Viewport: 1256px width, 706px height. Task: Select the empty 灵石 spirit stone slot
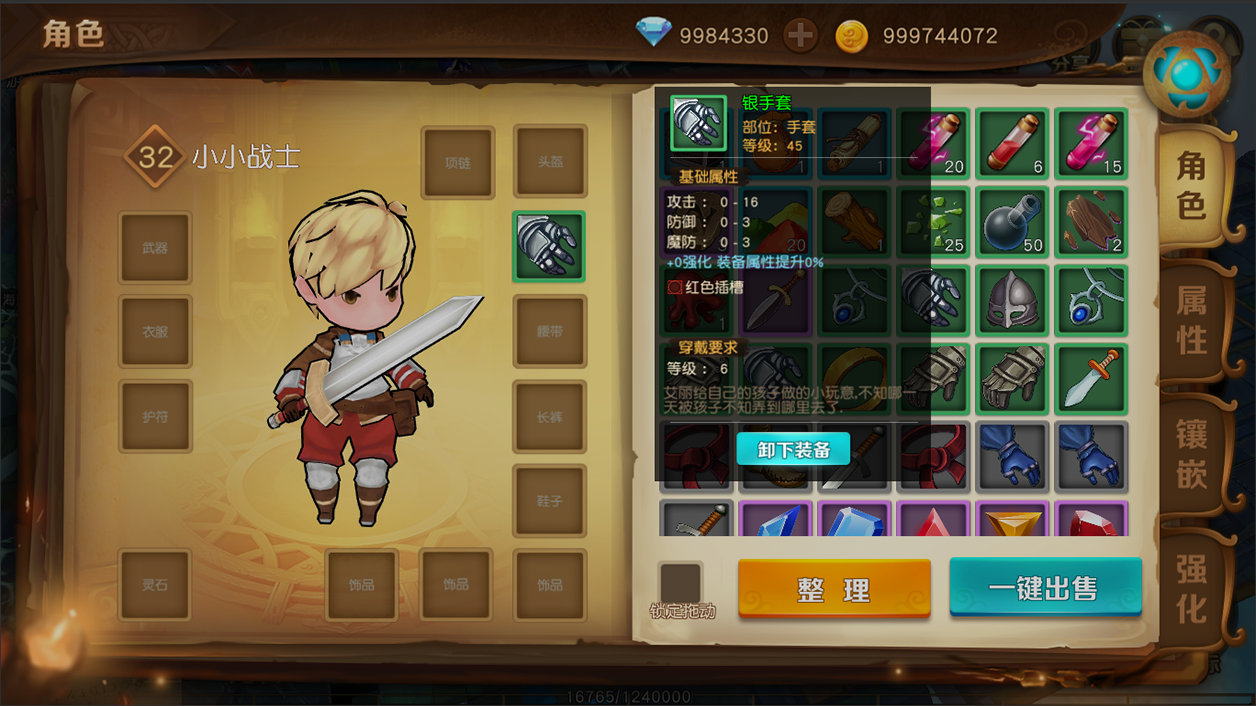154,585
